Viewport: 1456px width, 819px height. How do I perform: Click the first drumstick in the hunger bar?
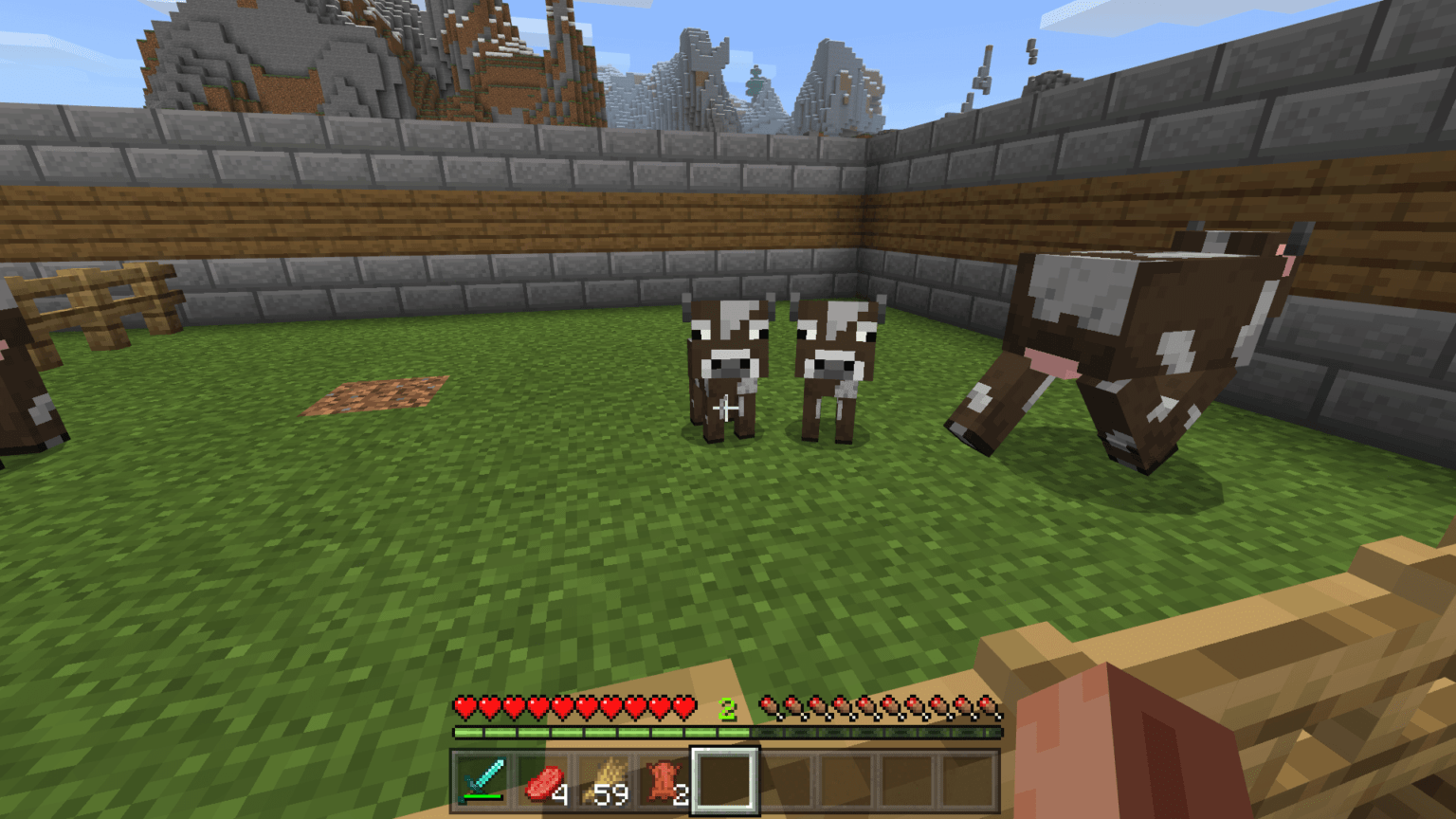767,706
